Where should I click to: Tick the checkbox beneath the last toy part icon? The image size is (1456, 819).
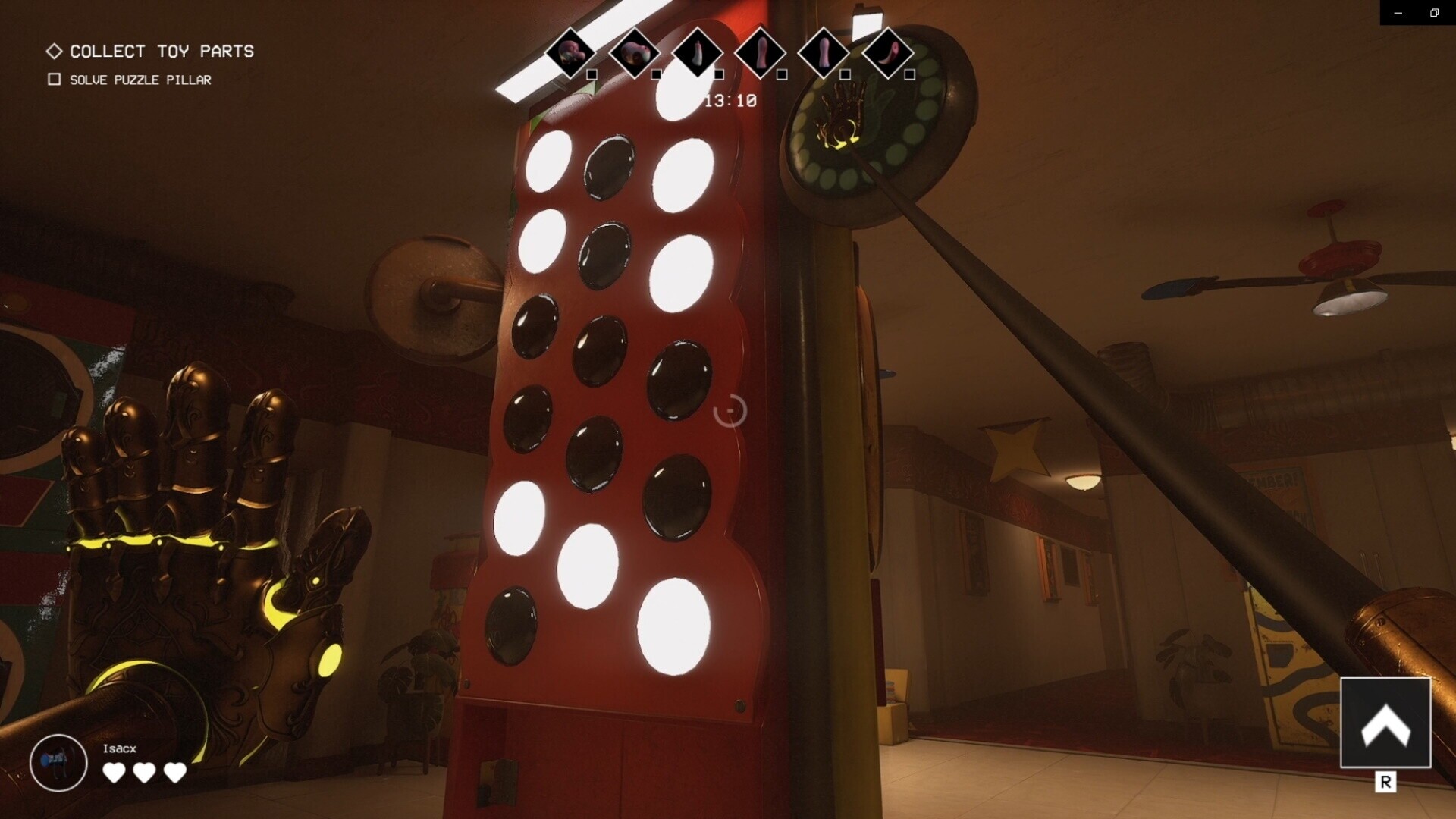click(909, 74)
